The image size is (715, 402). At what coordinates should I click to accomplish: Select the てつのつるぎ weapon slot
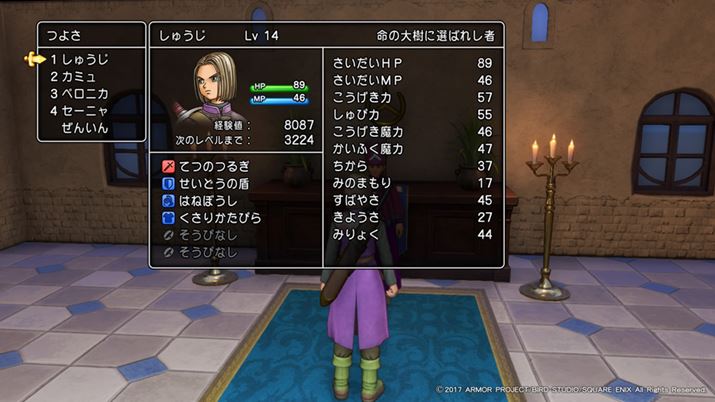pos(216,163)
